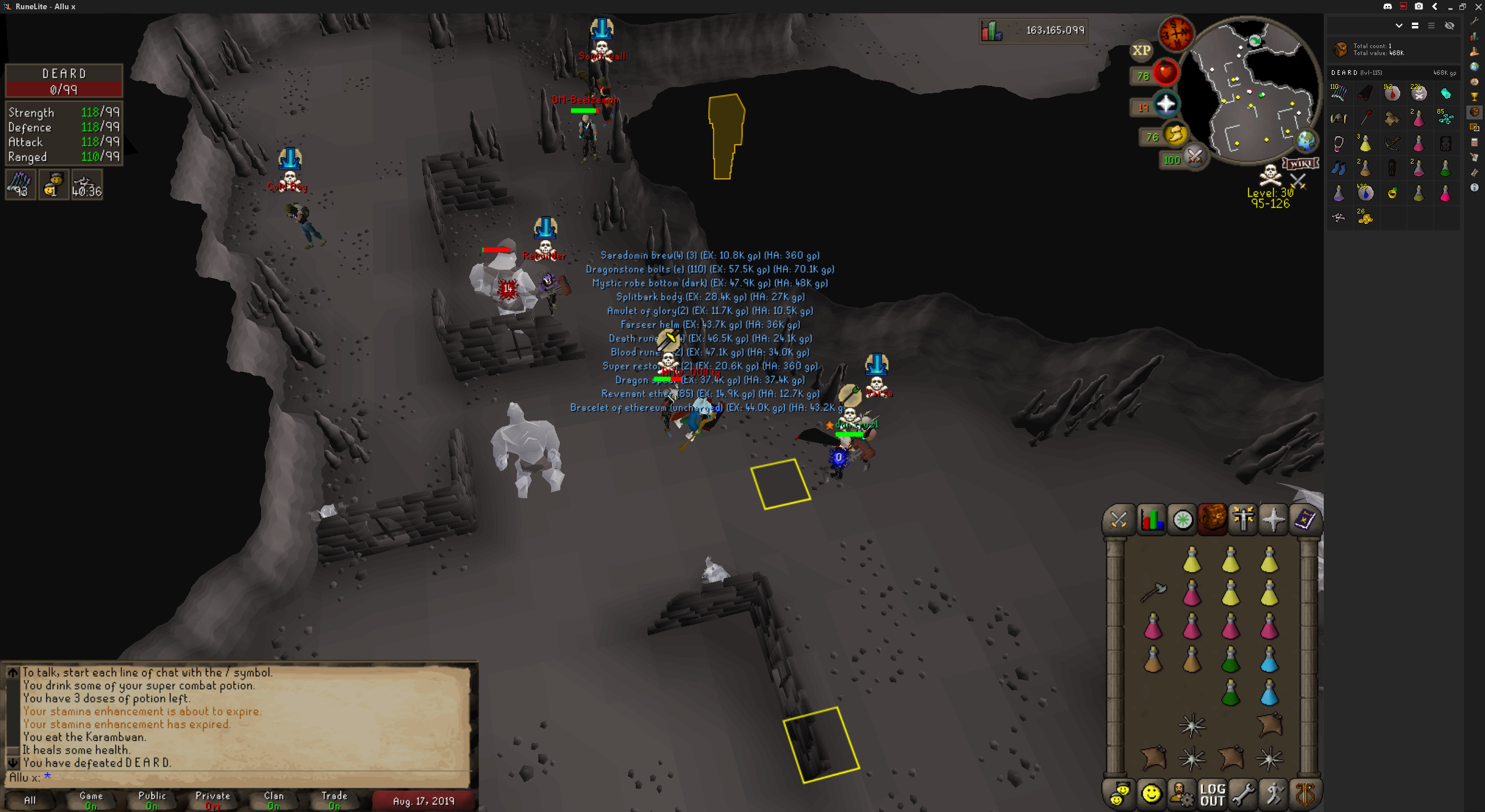
Task: Click the Wiki banner button
Action: click(x=1300, y=164)
